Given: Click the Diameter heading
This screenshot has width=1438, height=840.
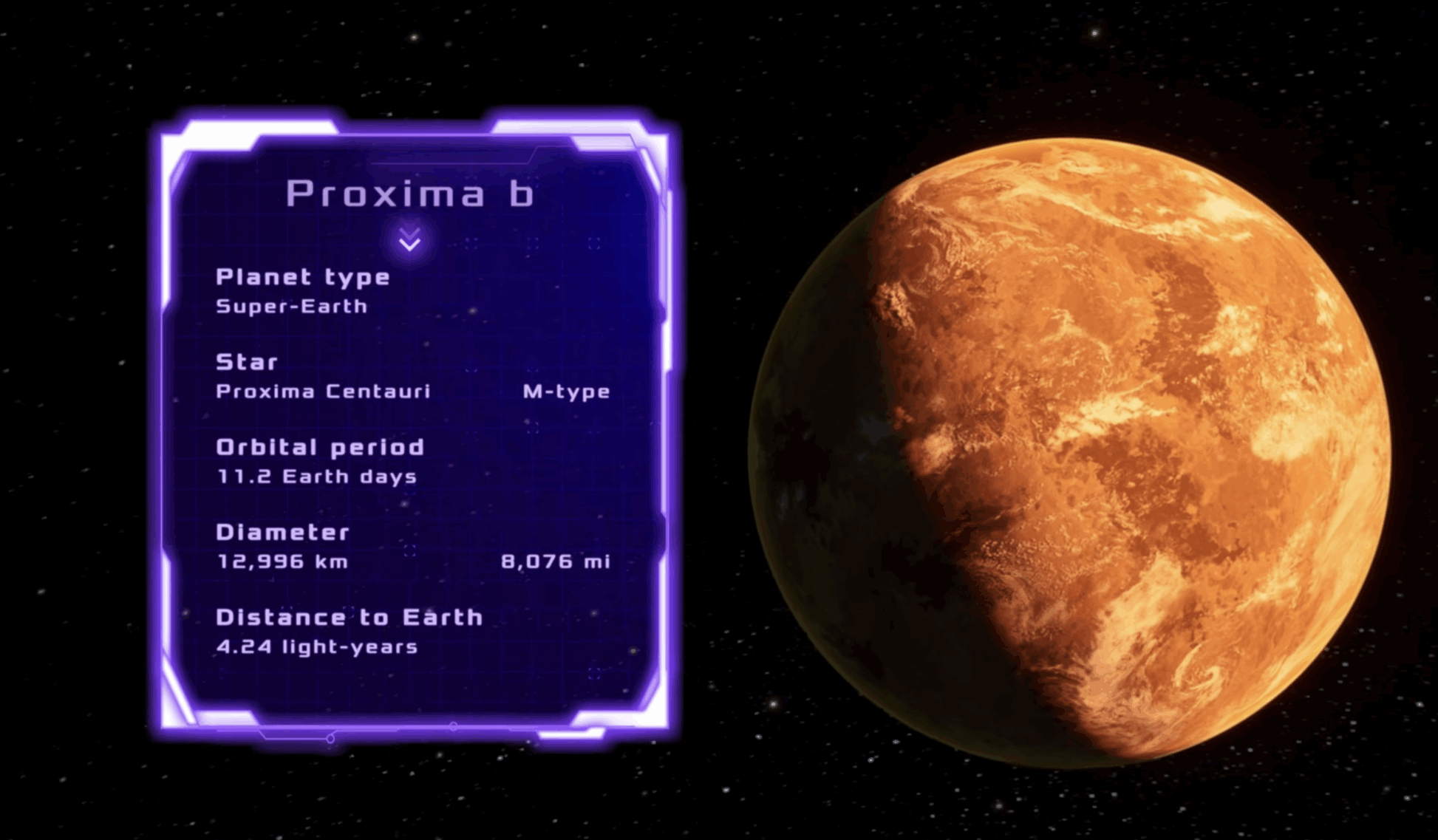Looking at the screenshot, I should pyautogui.click(x=283, y=533).
